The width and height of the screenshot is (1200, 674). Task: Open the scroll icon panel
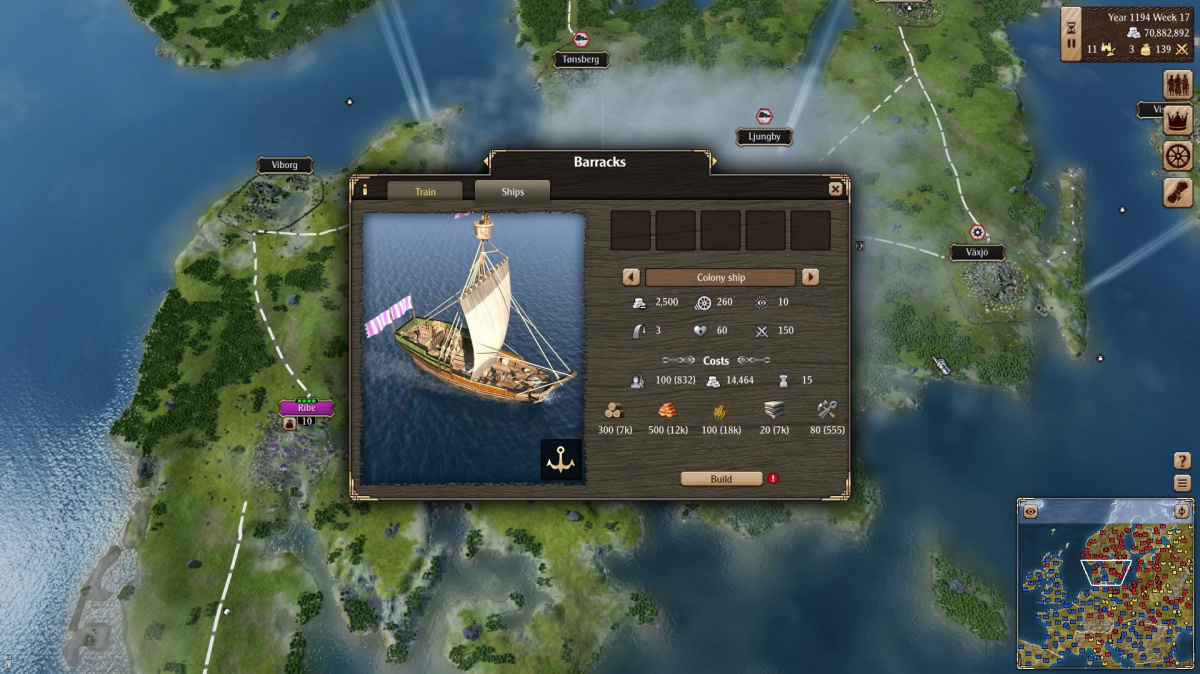[1178, 192]
